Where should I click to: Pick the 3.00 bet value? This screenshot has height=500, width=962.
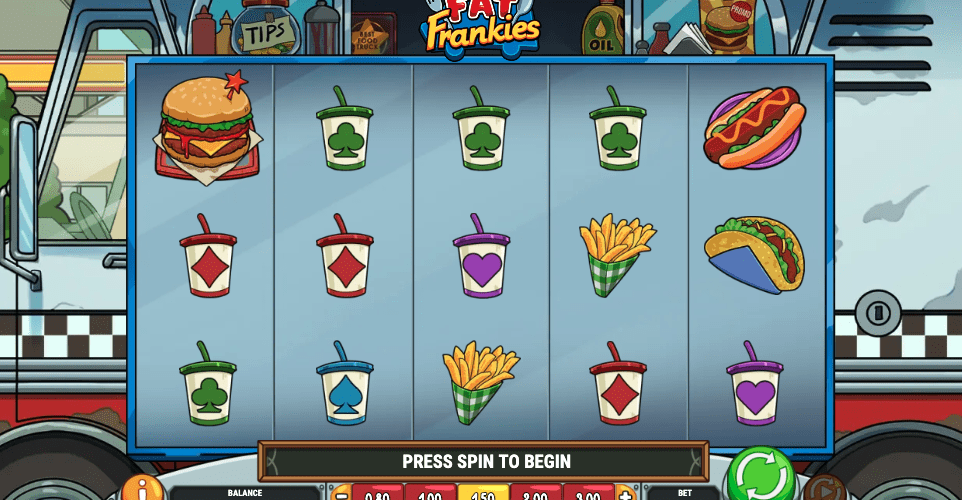(x=589, y=494)
